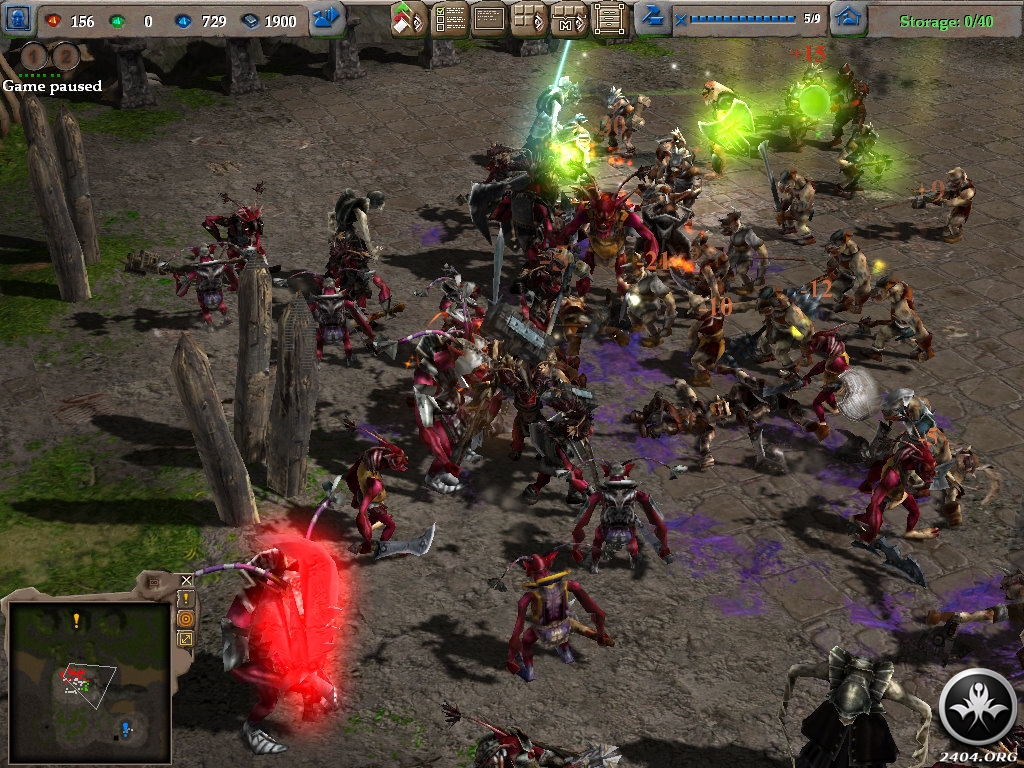Image resolution: width=1024 pixels, height=768 pixels.
Task: Open the framed scroll menu button
Action: pos(609,19)
